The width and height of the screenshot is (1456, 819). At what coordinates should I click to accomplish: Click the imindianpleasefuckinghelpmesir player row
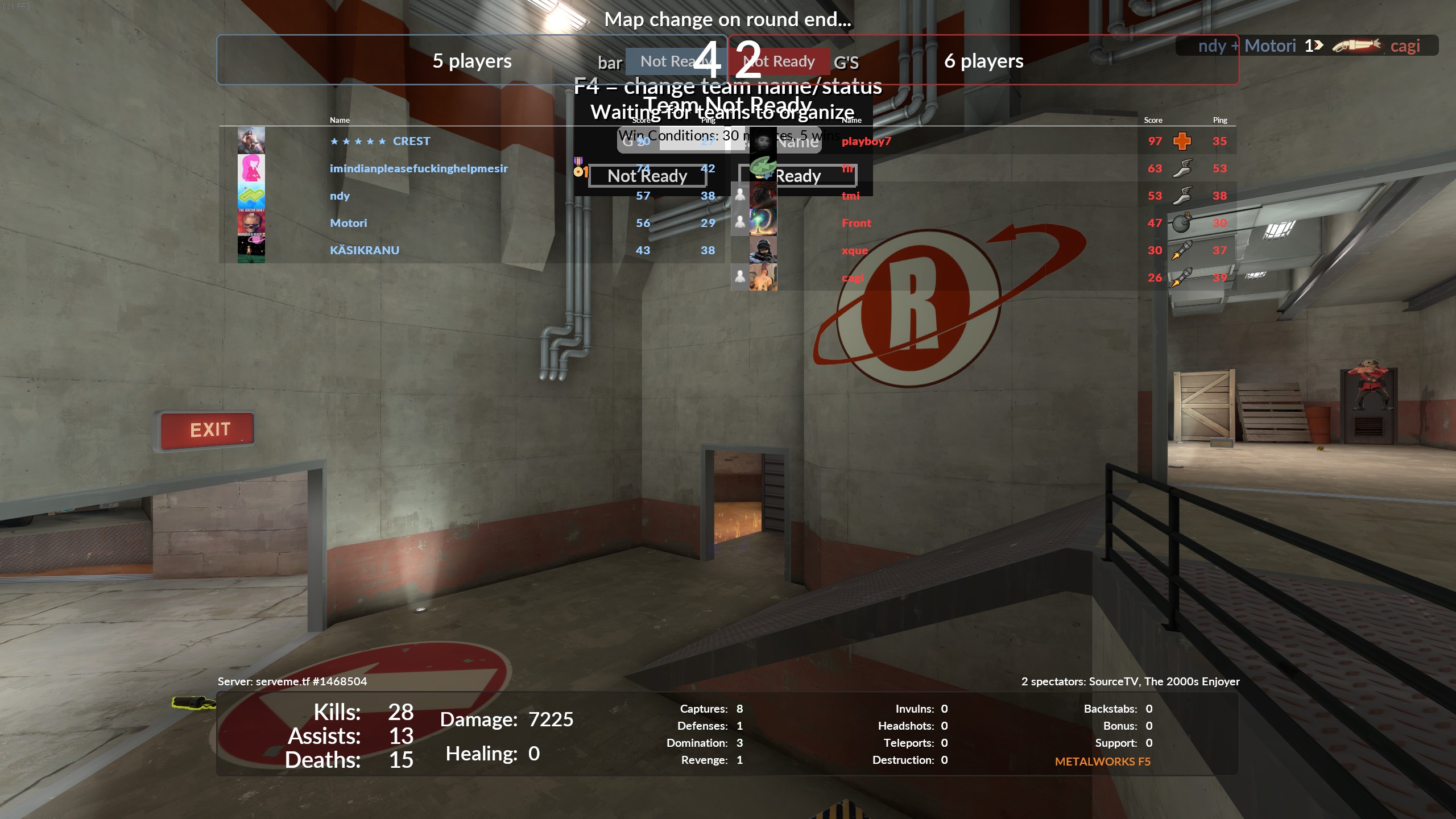pyautogui.click(x=419, y=168)
